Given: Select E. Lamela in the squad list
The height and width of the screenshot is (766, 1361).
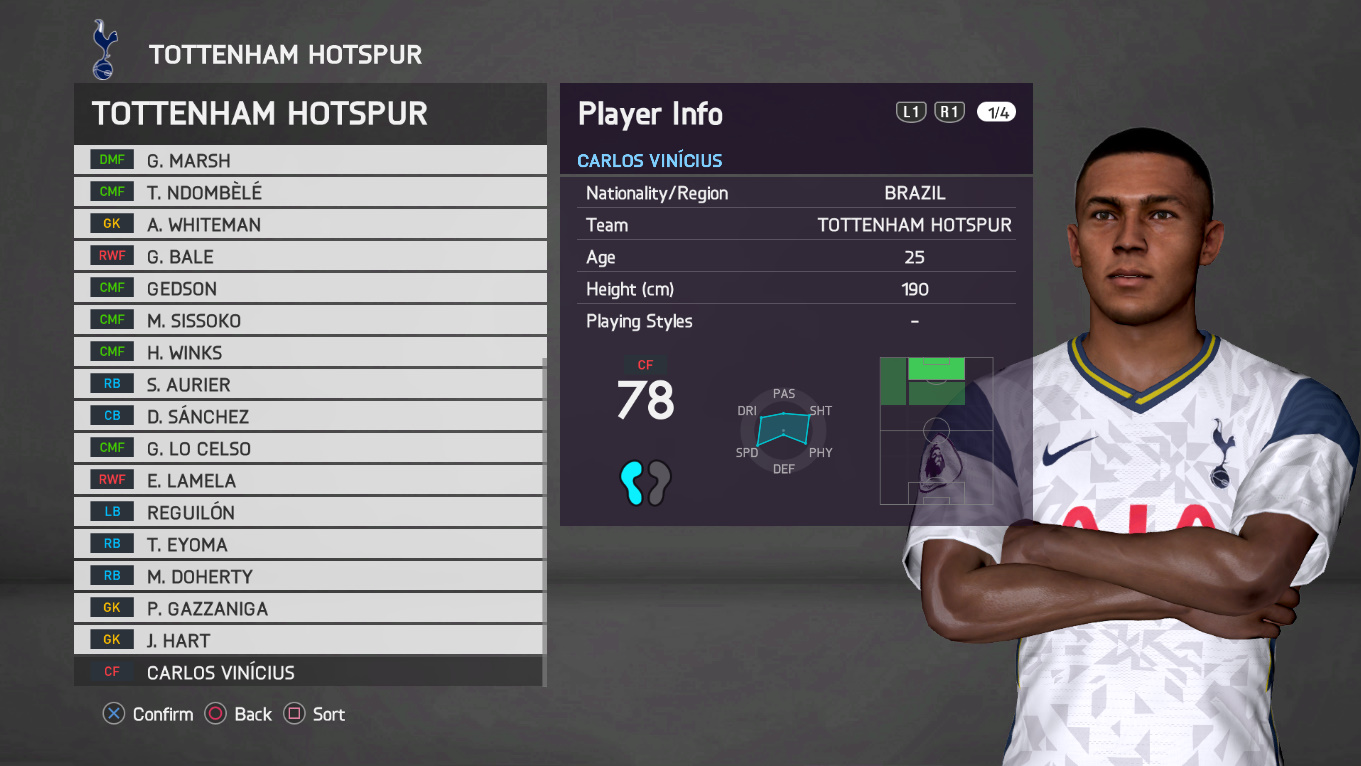Looking at the screenshot, I should [310, 480].
